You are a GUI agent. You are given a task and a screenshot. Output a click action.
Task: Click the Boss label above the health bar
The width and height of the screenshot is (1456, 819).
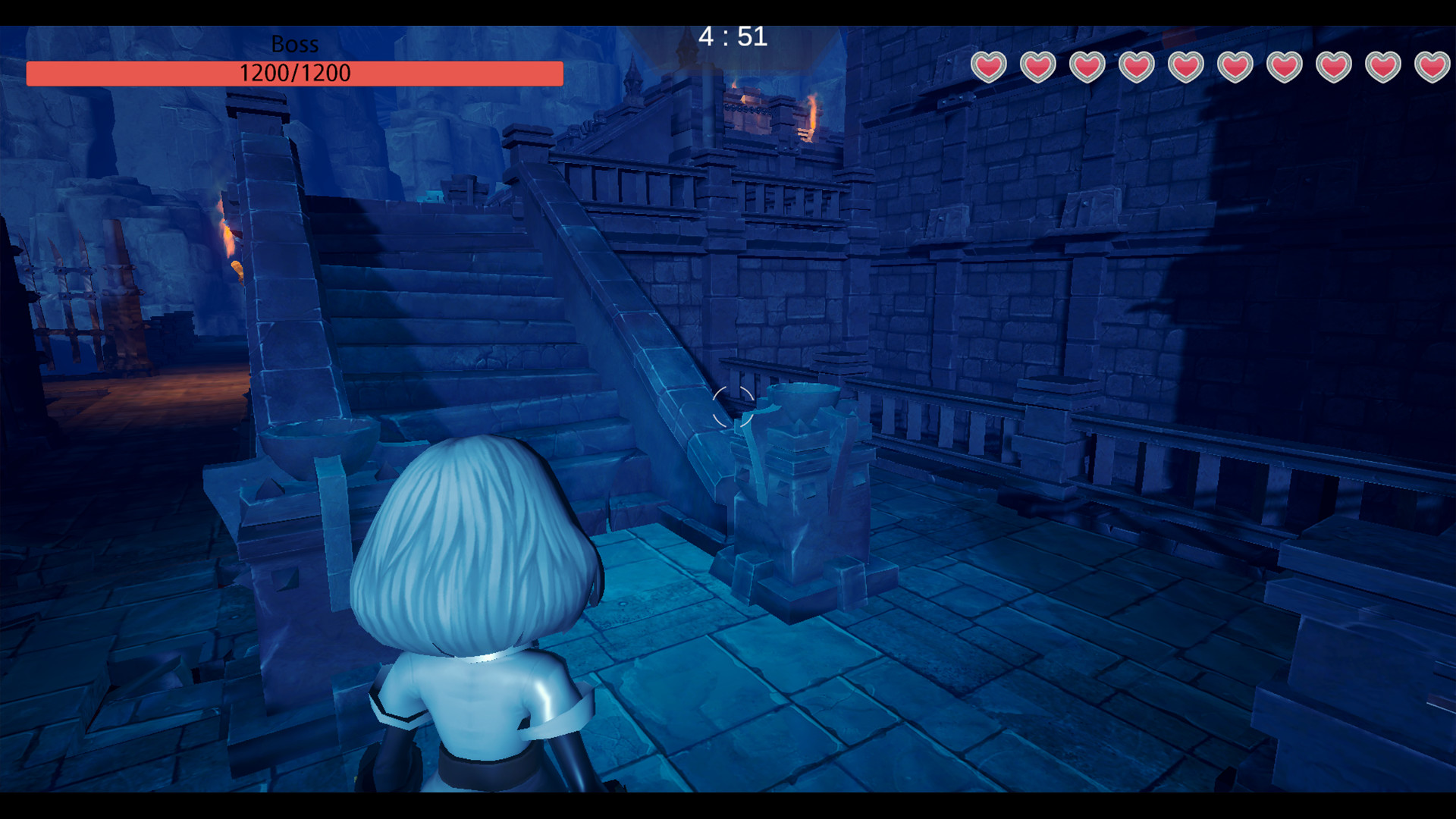point(293,44)
